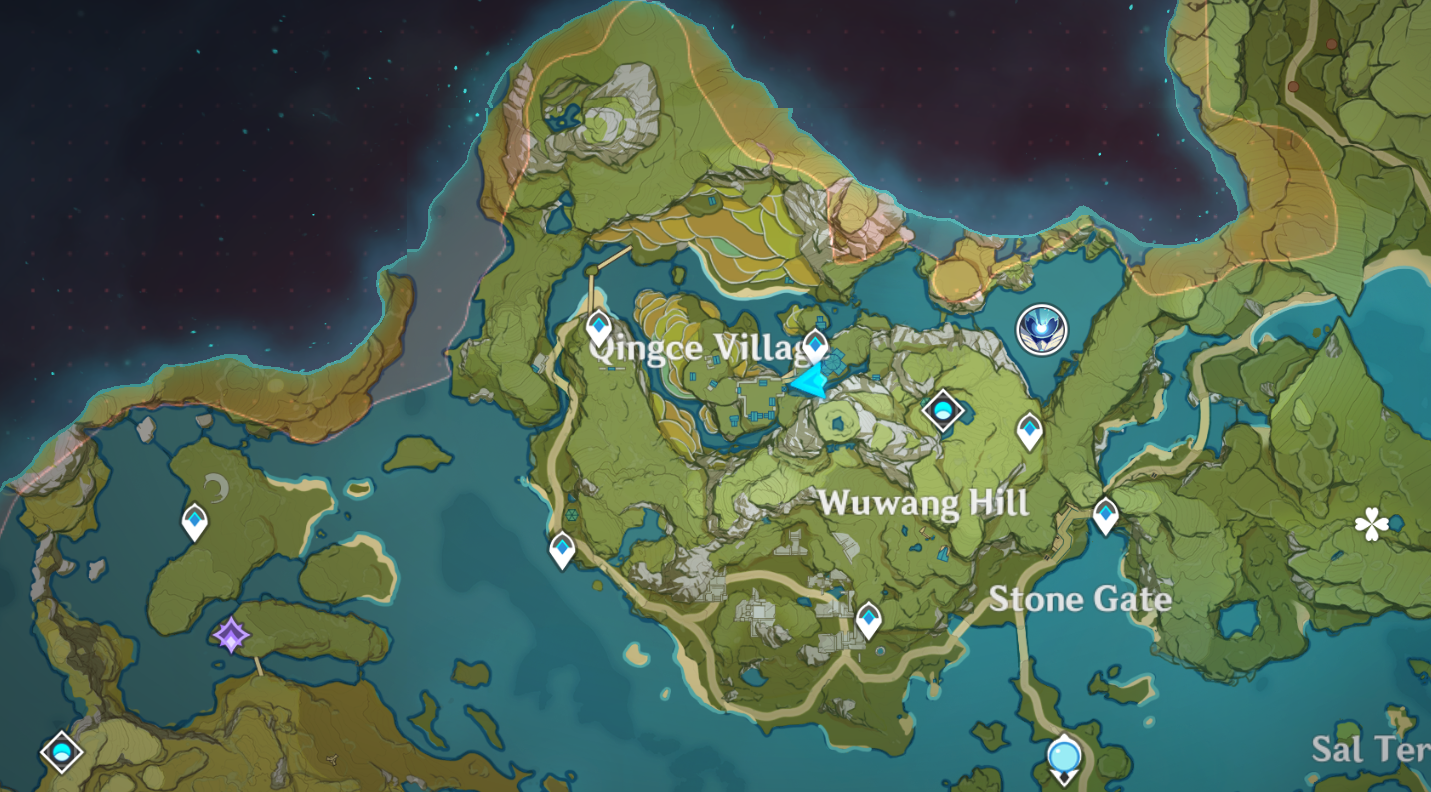The image size is (1431, 792).
Task: Choose the waypoint right of the Wuwang Hill domain
Action: pos(1029,431)
